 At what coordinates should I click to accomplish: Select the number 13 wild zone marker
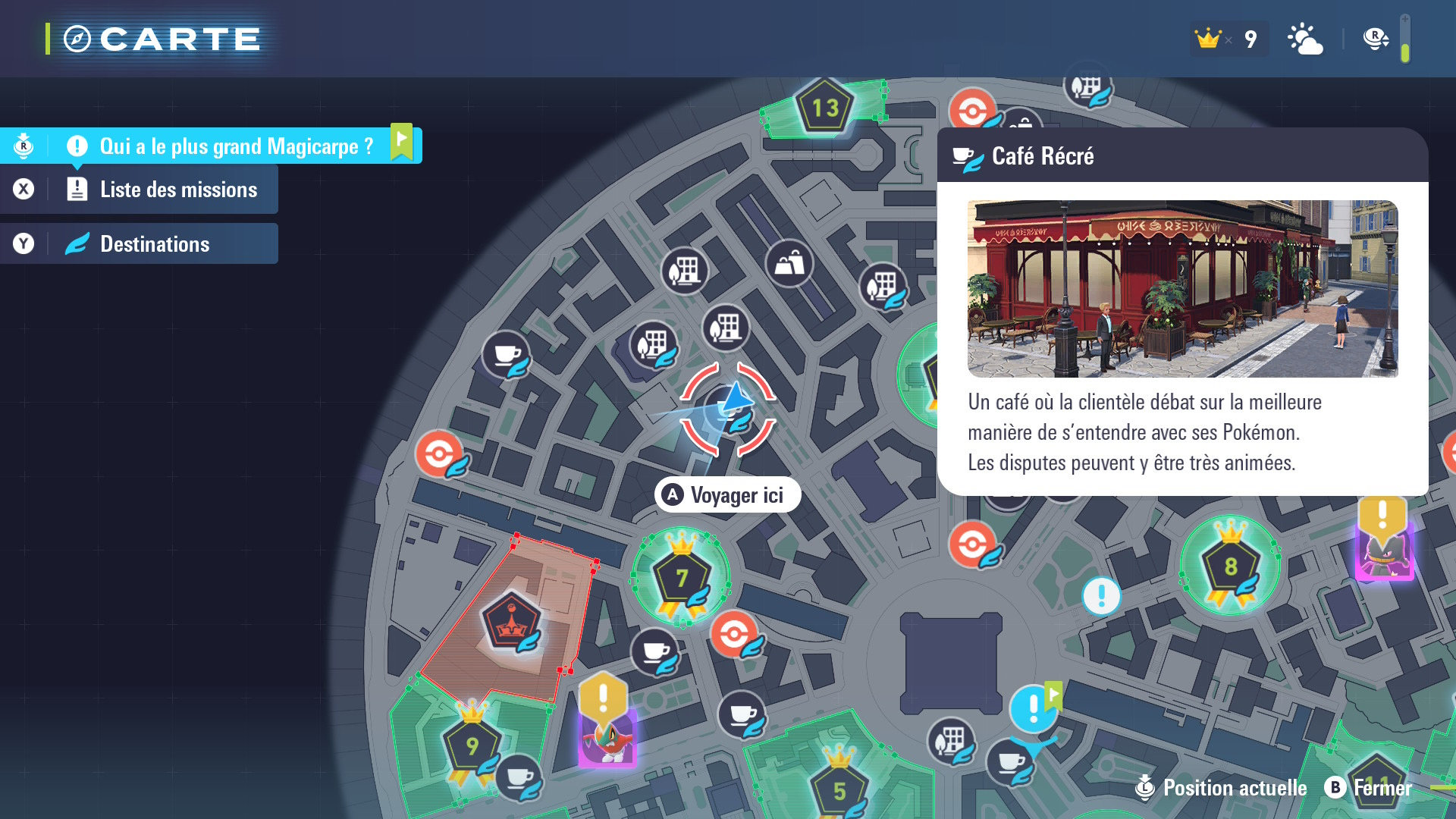[824, 108]
